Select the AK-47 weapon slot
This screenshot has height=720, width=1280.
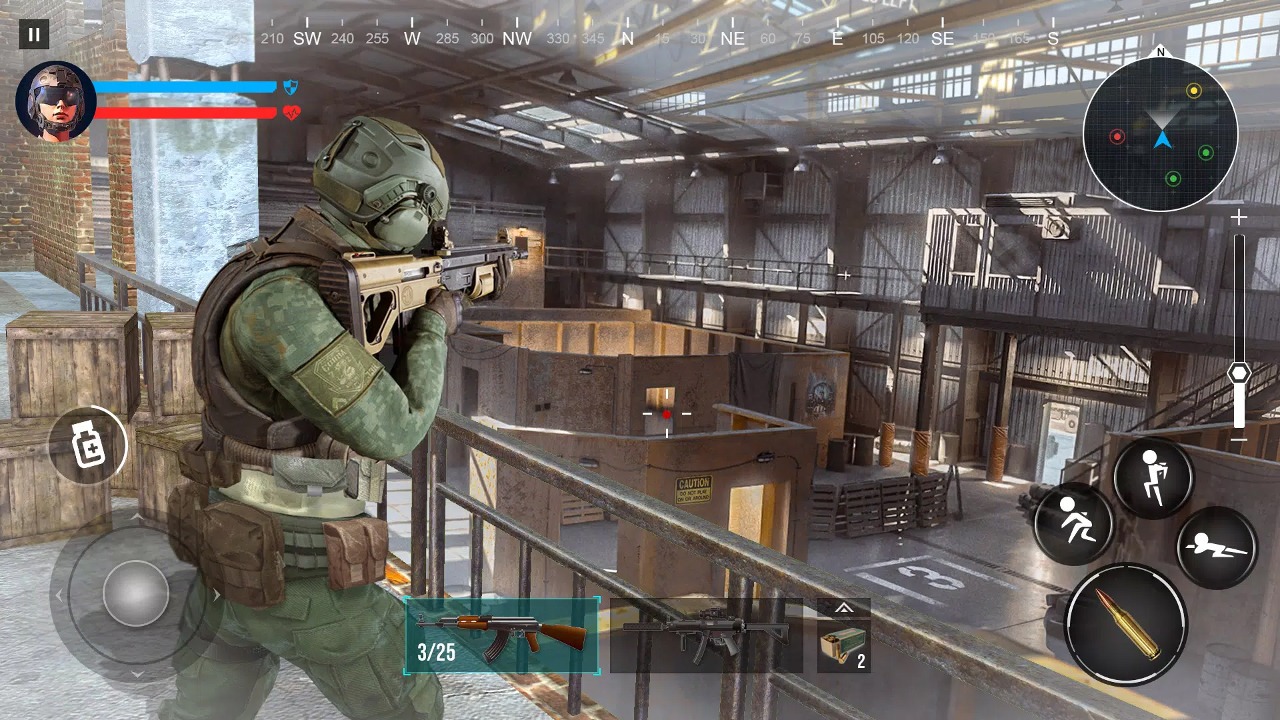click(x=503, y=636)
